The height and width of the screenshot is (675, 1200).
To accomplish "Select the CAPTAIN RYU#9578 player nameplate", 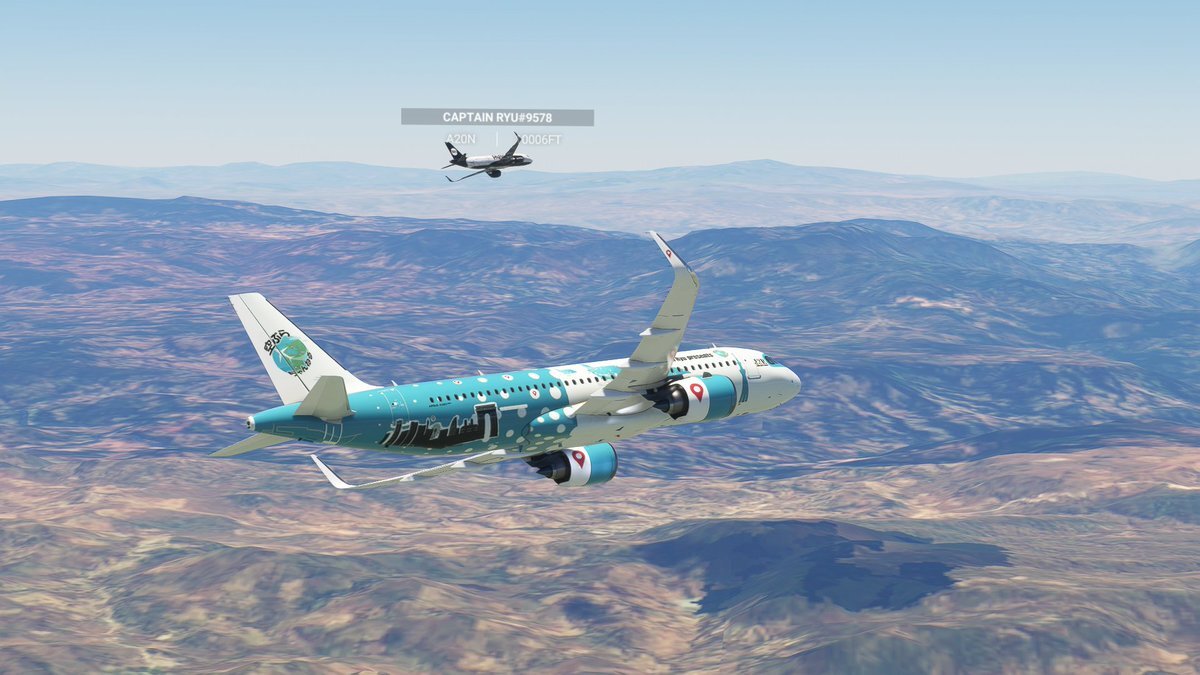I will coord(497,117).
